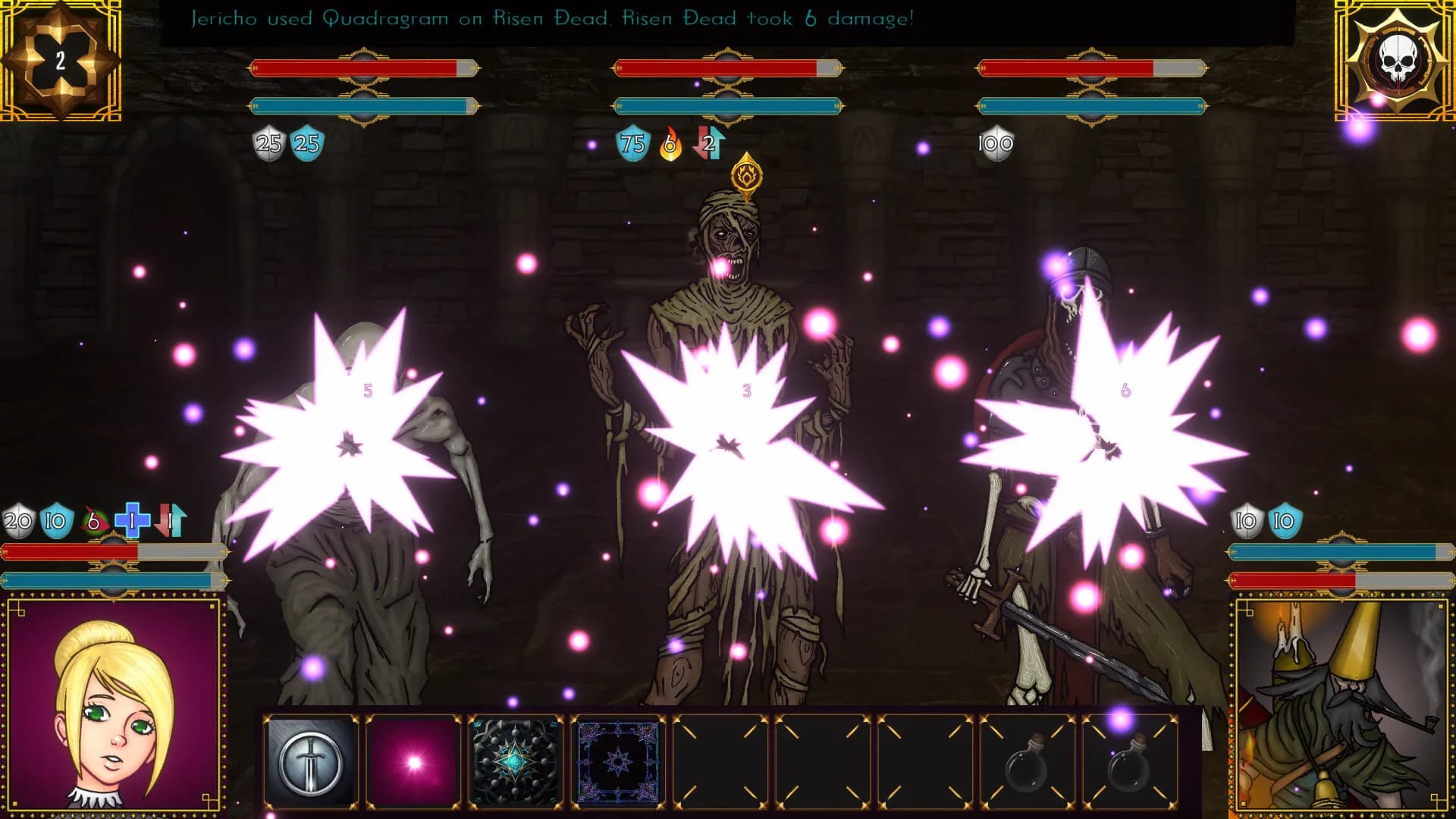Click the mummy's red health bar
Viewport: 1456px width, 819px height.
(x=720, y=67)
